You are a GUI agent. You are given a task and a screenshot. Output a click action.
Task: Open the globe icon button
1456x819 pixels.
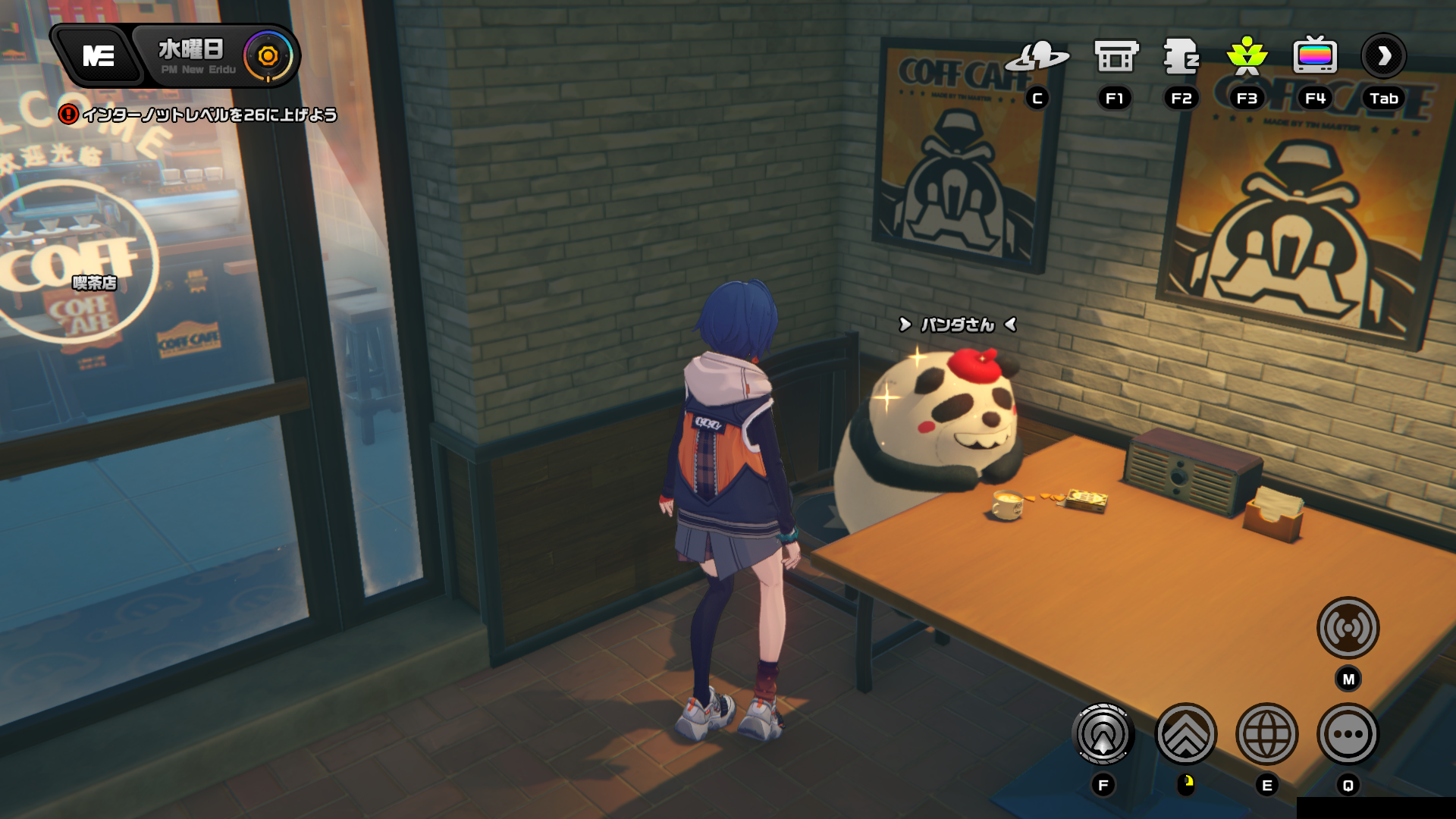(1266, 734)
